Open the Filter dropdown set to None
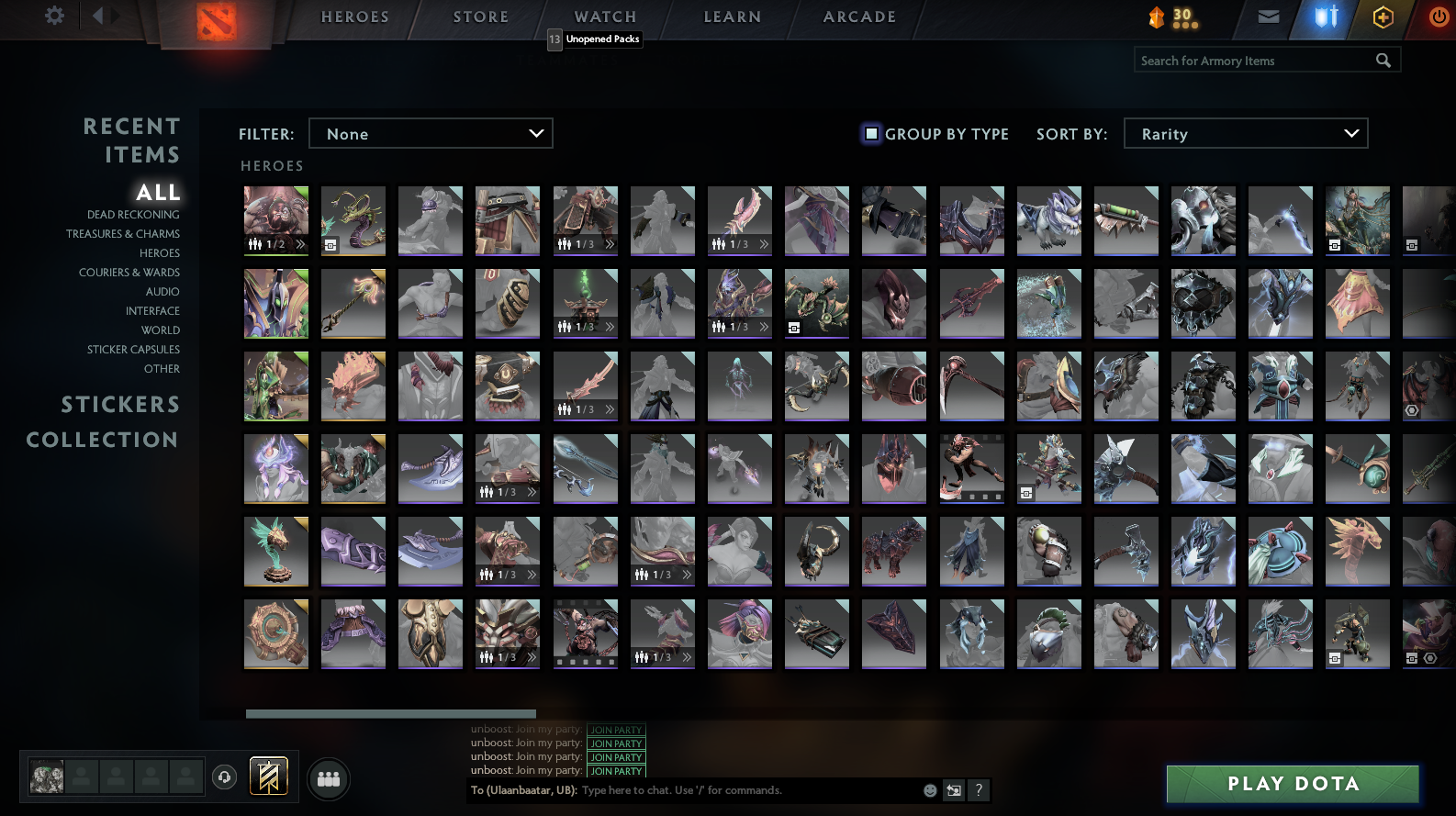Image resolution: width=1456 pixels, height=816 pixels. pos(431,133)
